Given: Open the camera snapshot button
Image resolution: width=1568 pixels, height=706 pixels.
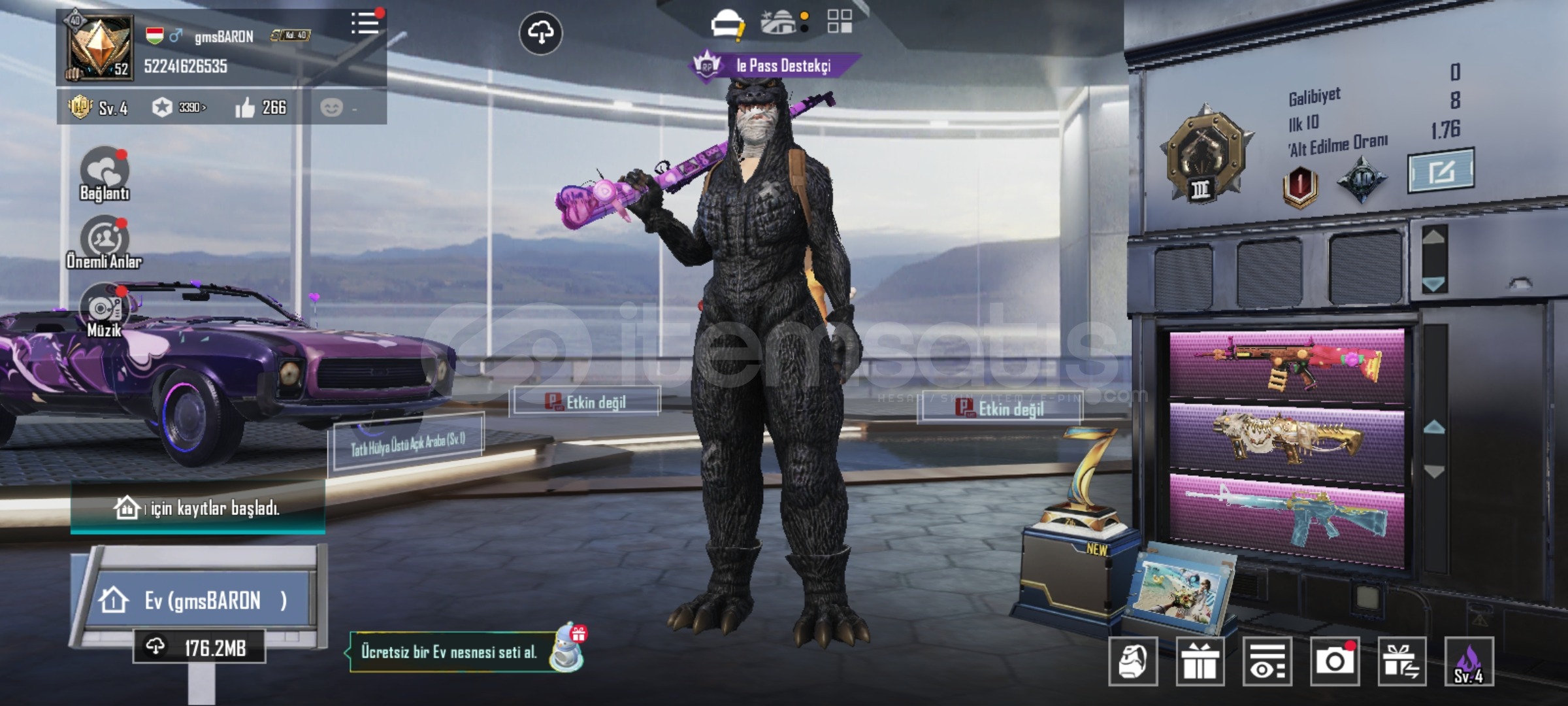Looking at the screenshot, I should pyautogui.click(x=1334, y=661).
